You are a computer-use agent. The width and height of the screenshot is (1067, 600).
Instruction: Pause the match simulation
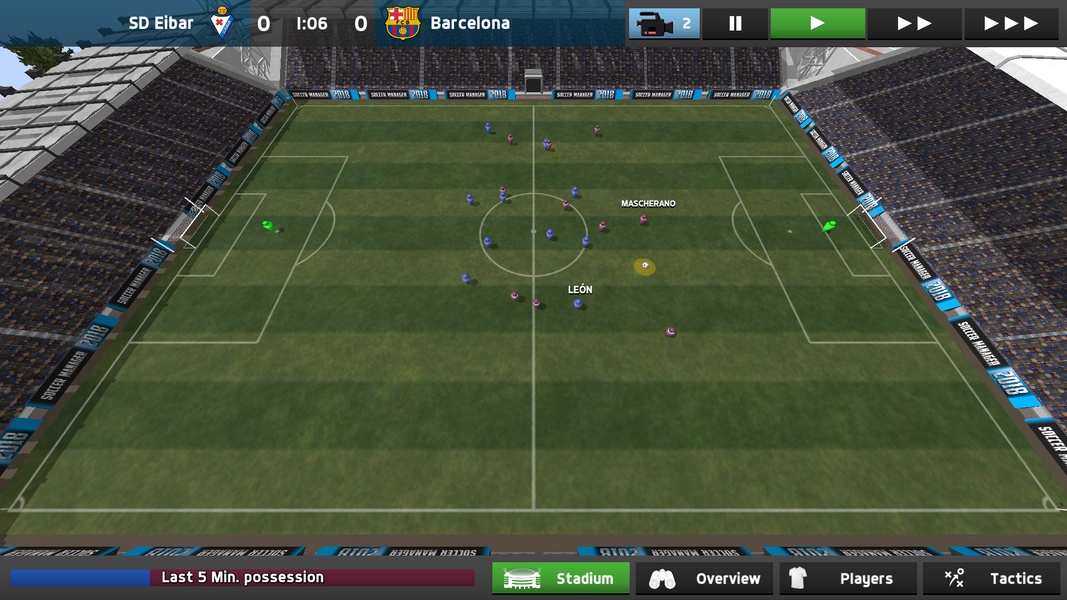(x=735, y=23)
